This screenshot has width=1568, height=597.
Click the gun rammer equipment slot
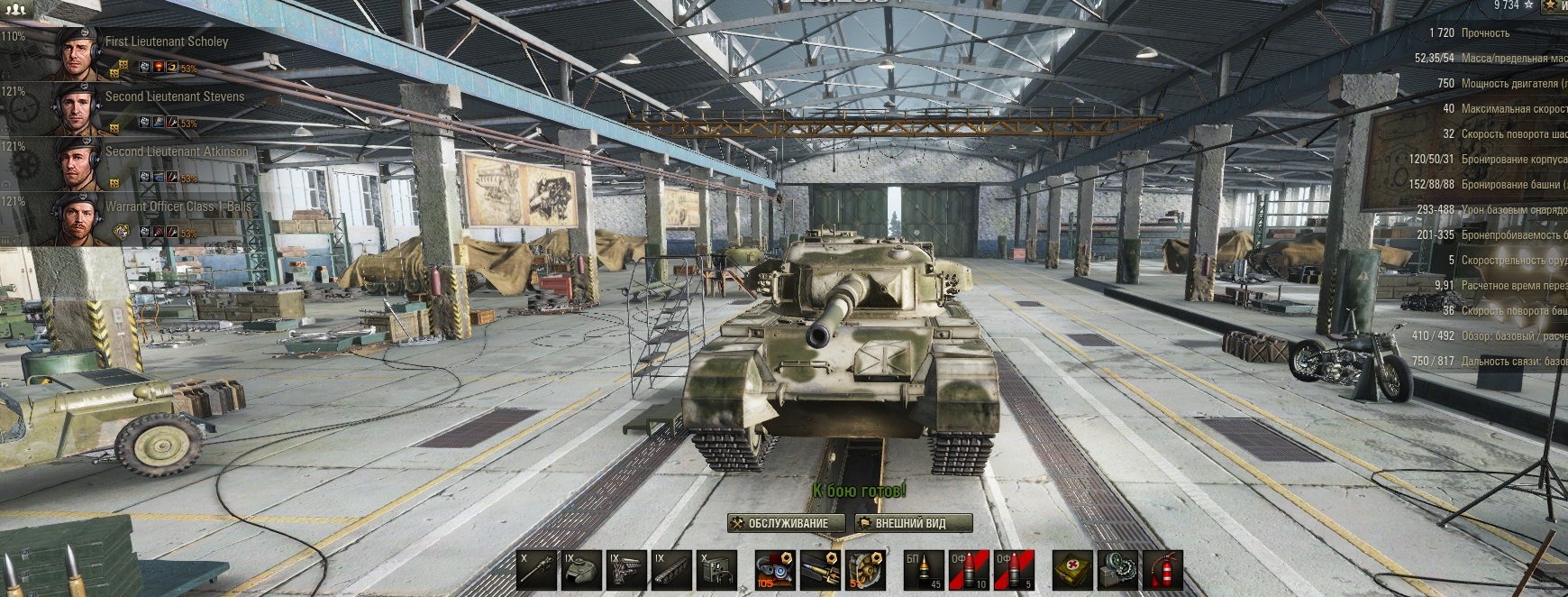[821, 571]
